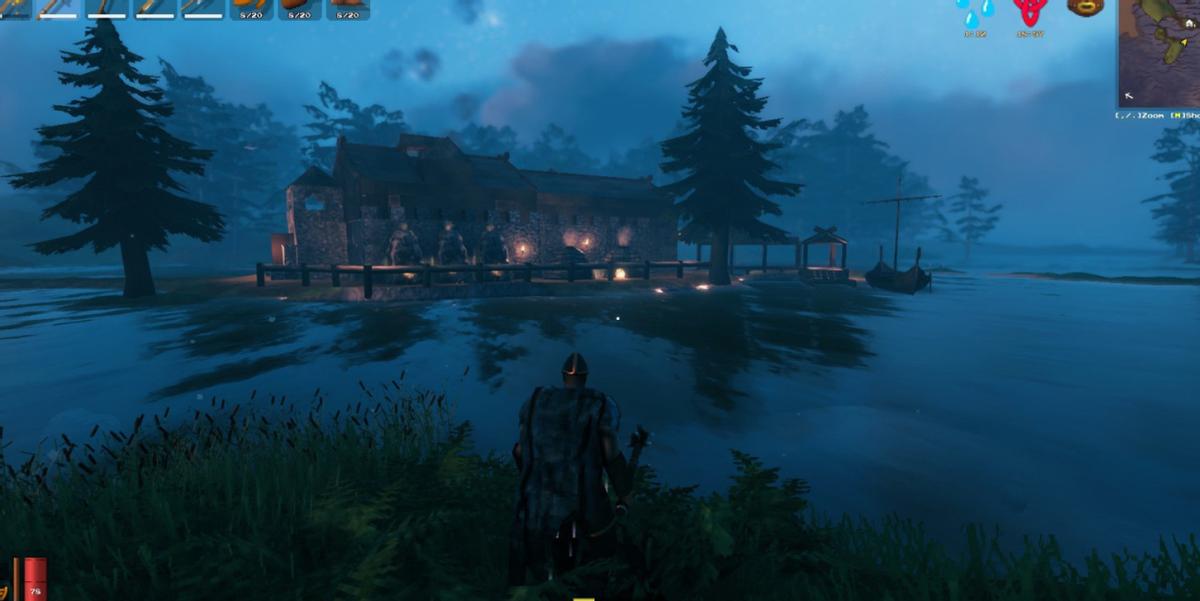
Task: Click the brown face status effect icon
Action: click(1085, 8)
